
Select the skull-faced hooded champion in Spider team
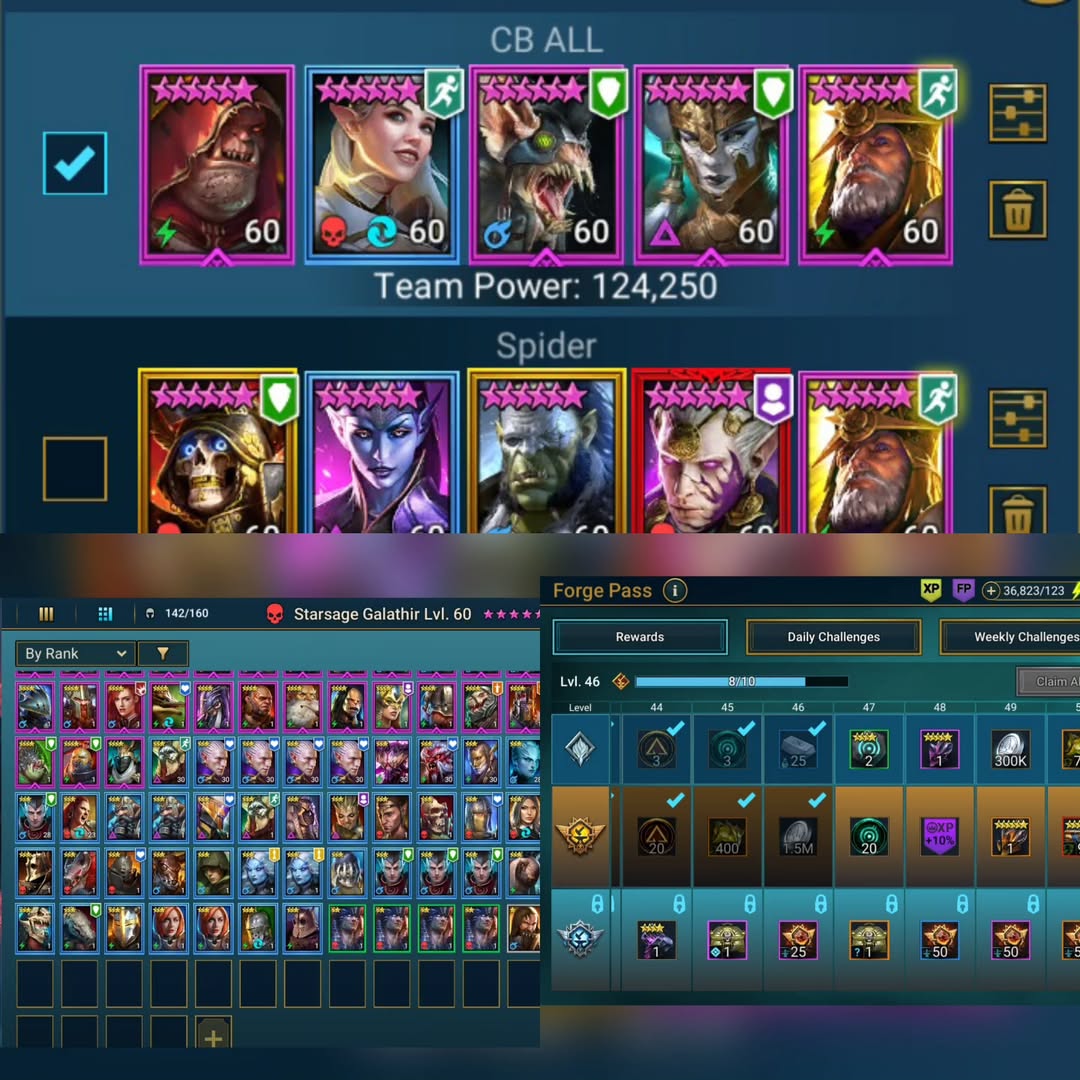[x=217, y=455]
